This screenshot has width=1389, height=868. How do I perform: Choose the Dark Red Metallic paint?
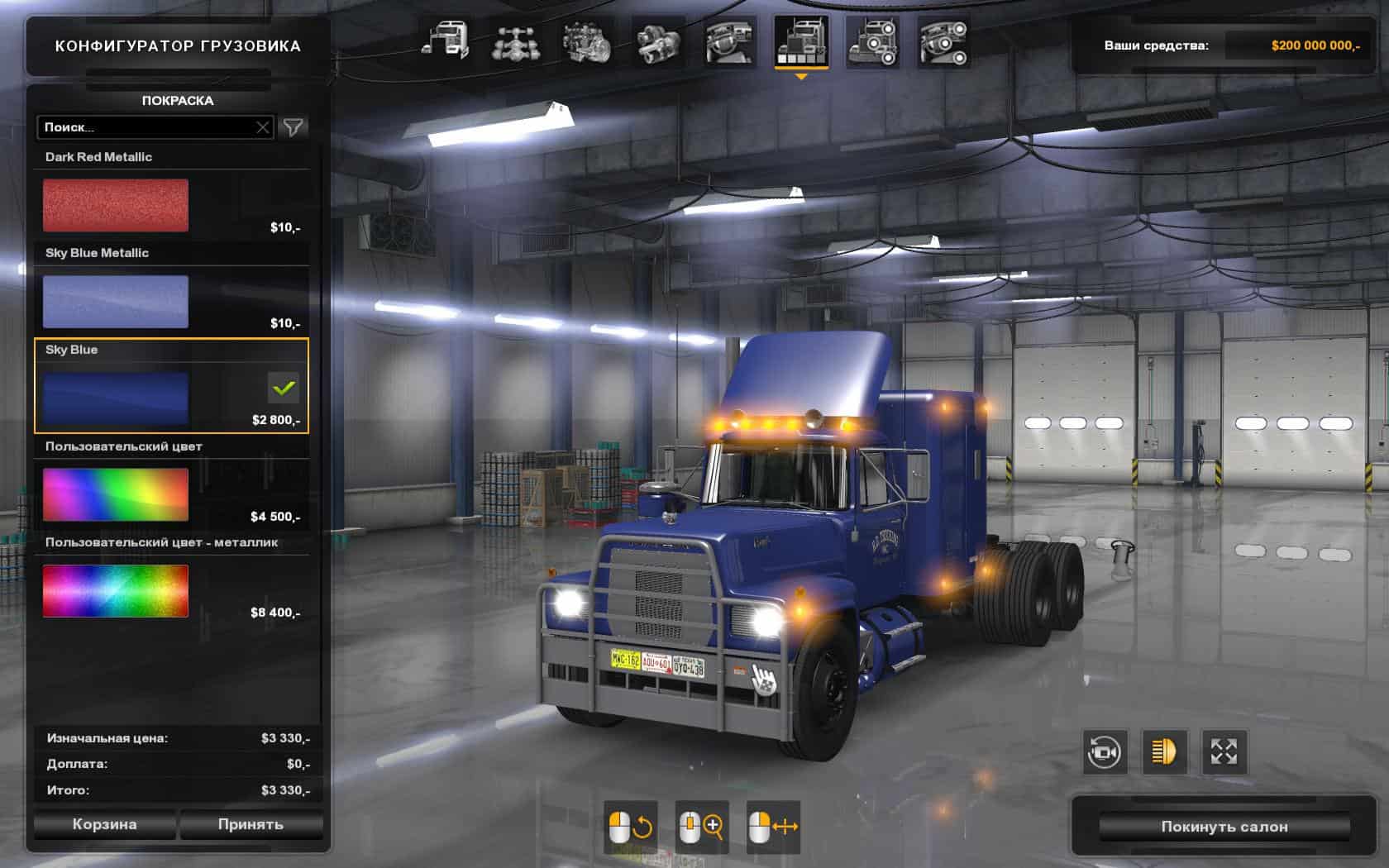[116, 205]
